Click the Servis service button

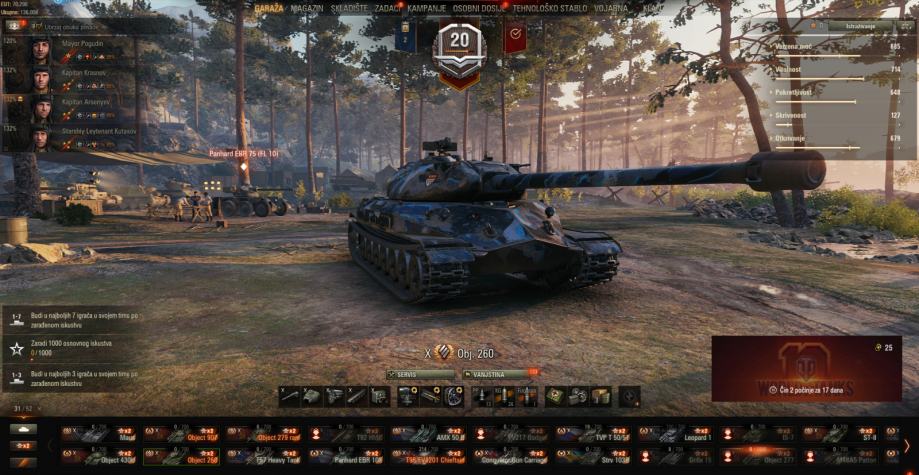coord(421,374)
